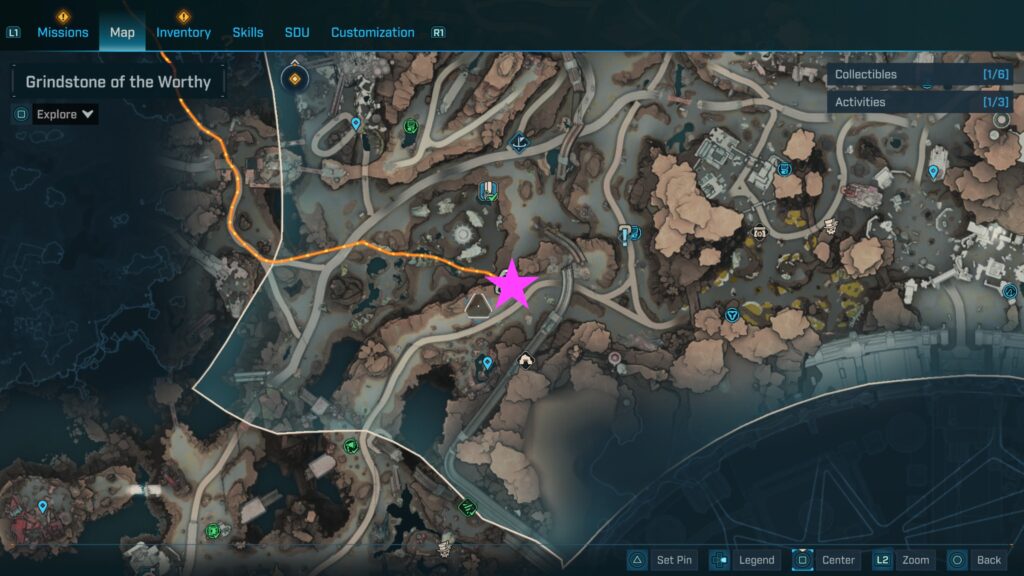
Task: Choose the Set Pin option
Action: tap(664, 560)
